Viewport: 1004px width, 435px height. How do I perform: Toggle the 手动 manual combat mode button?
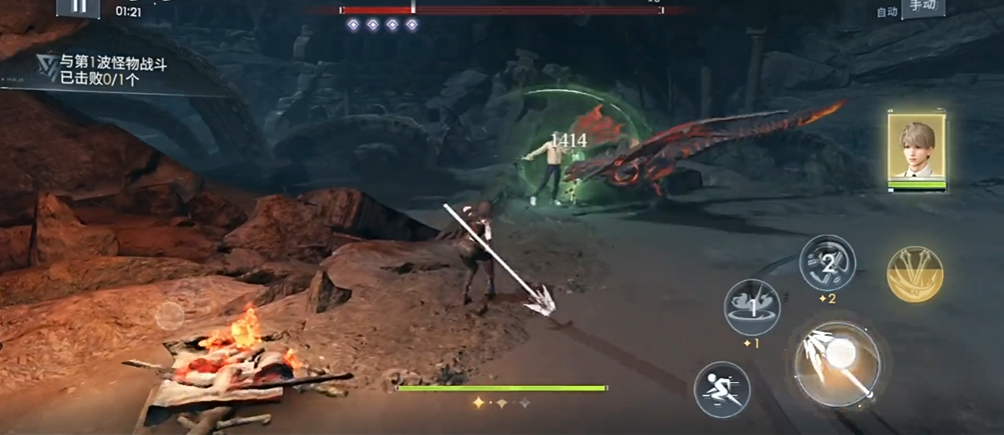923,9
